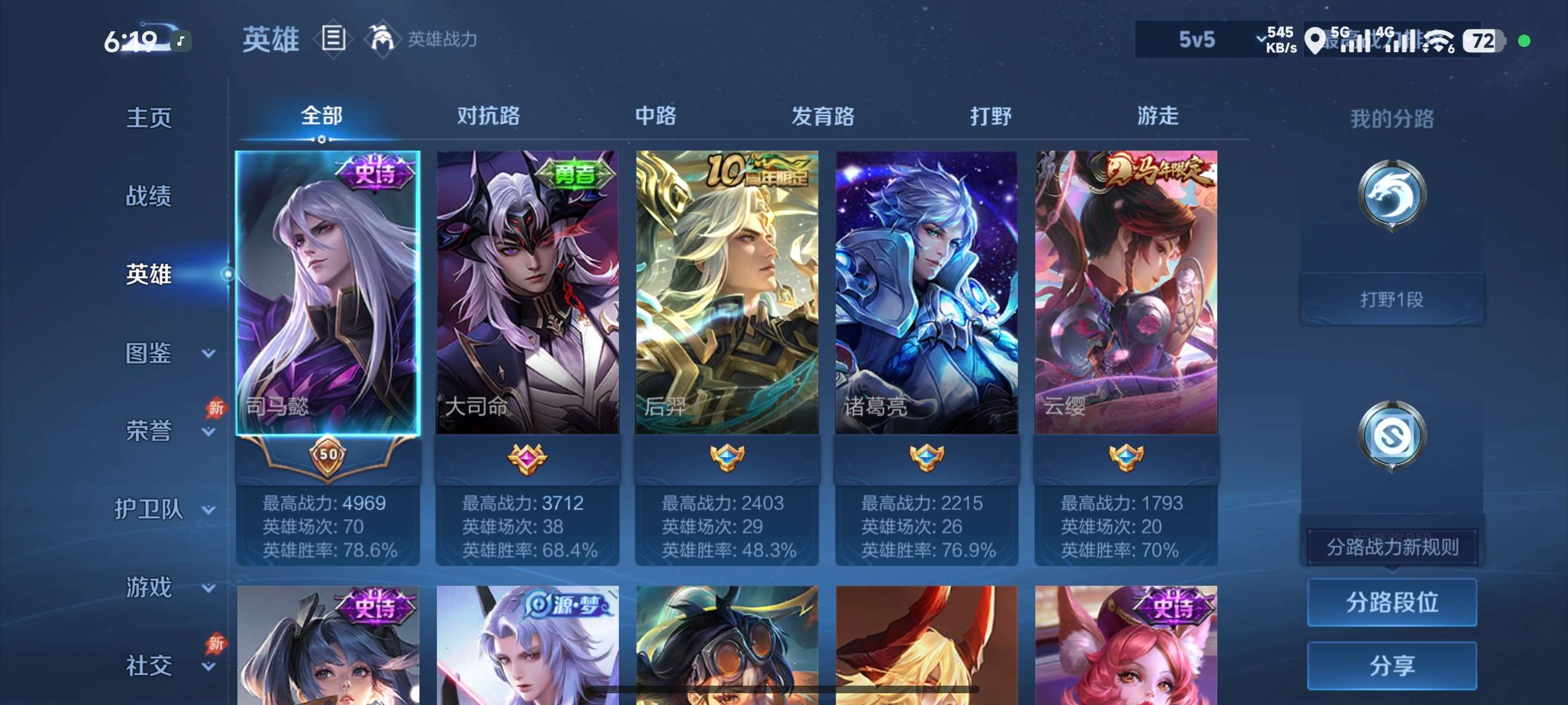Click the 英雄战力 hero silhouette icon
Screen dimensions: 1568x705
(382, 39)
